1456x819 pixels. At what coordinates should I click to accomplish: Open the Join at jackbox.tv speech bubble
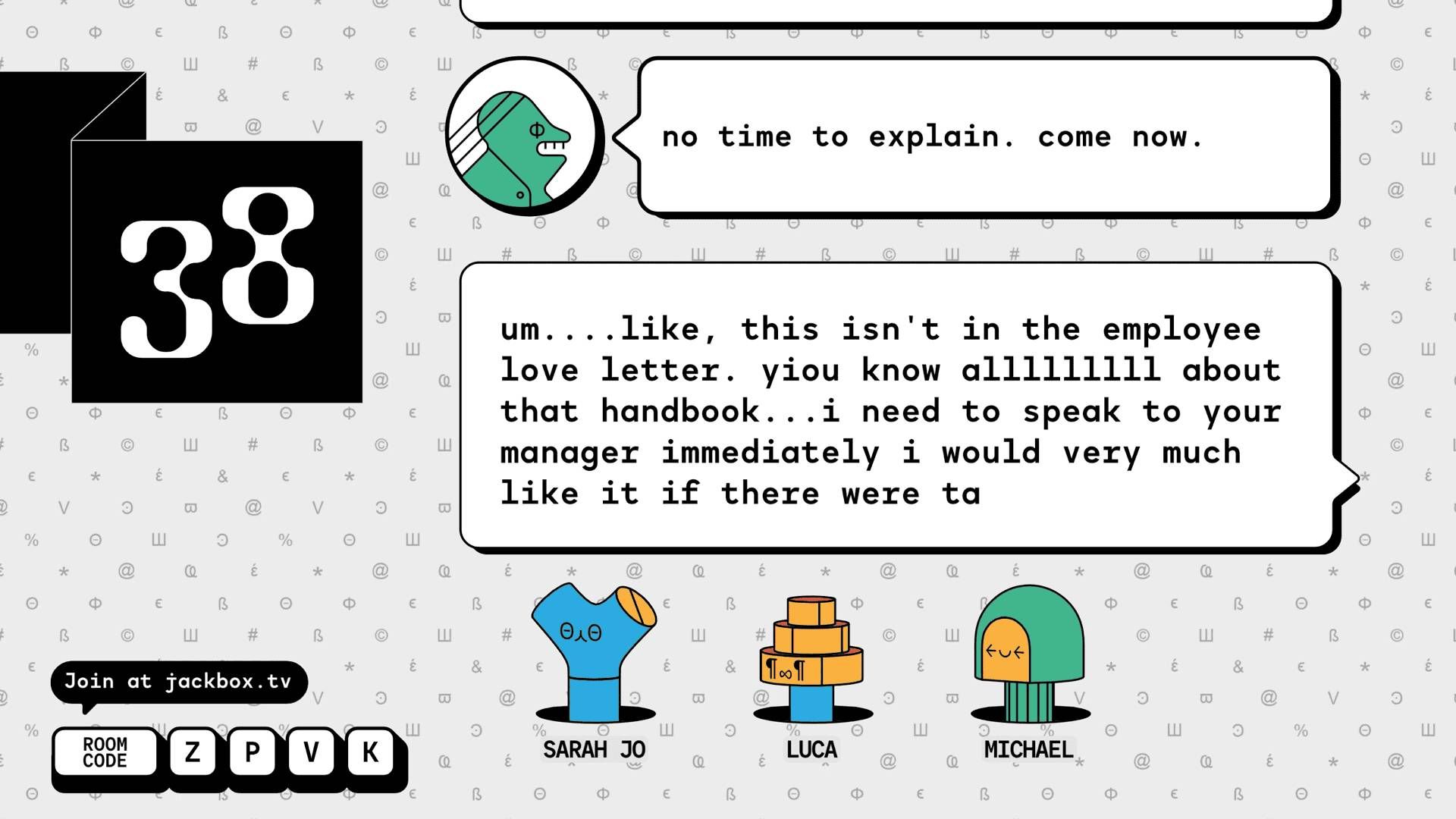(x=178, y=681)
